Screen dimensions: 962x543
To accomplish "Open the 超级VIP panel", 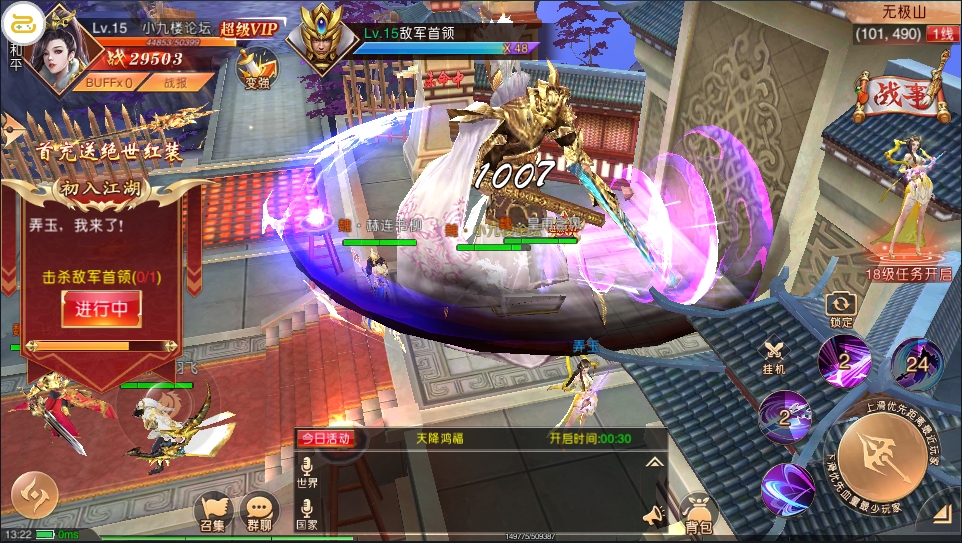I will (248, 29).
